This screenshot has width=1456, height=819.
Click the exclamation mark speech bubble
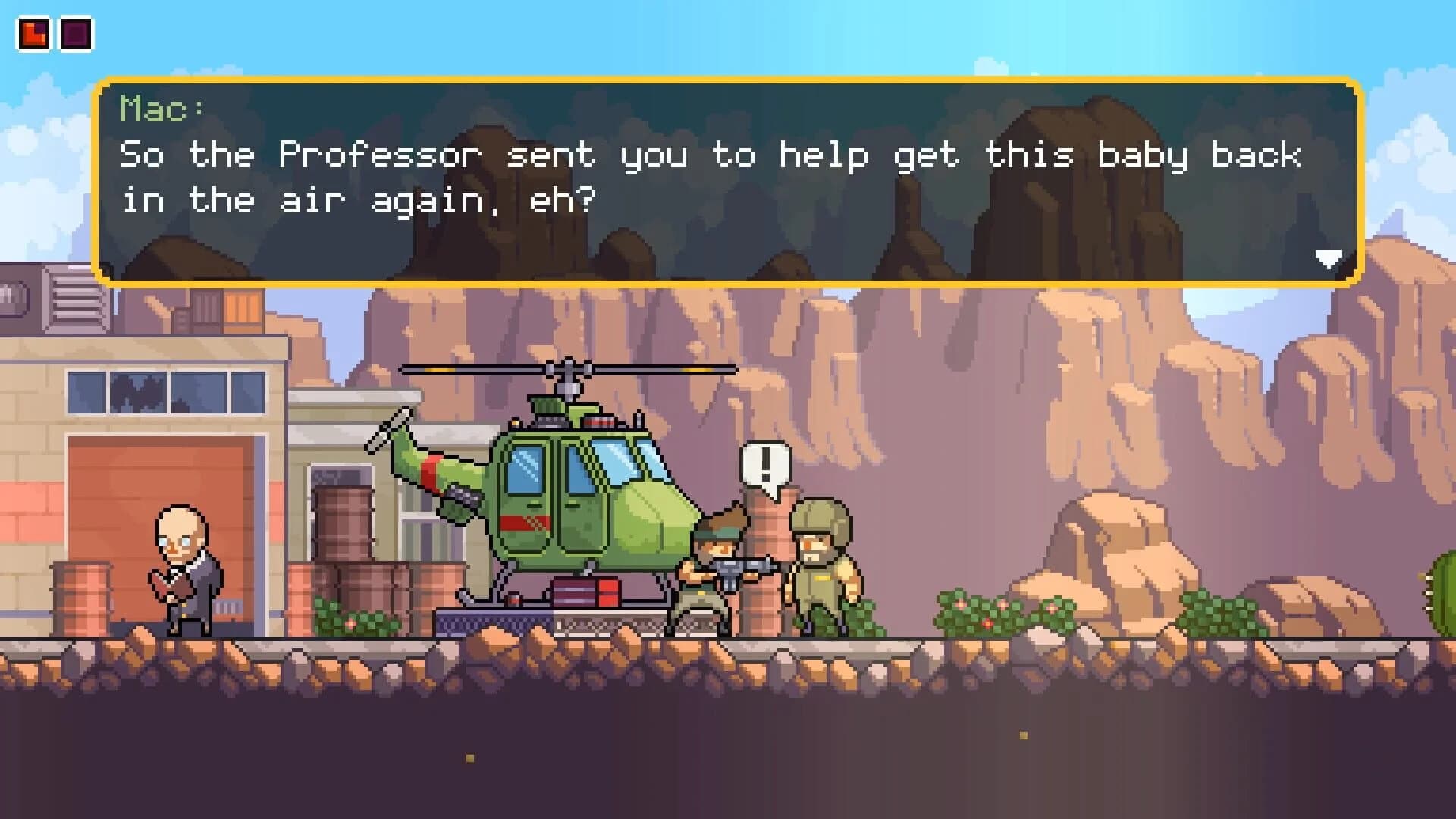pos(765,465)
